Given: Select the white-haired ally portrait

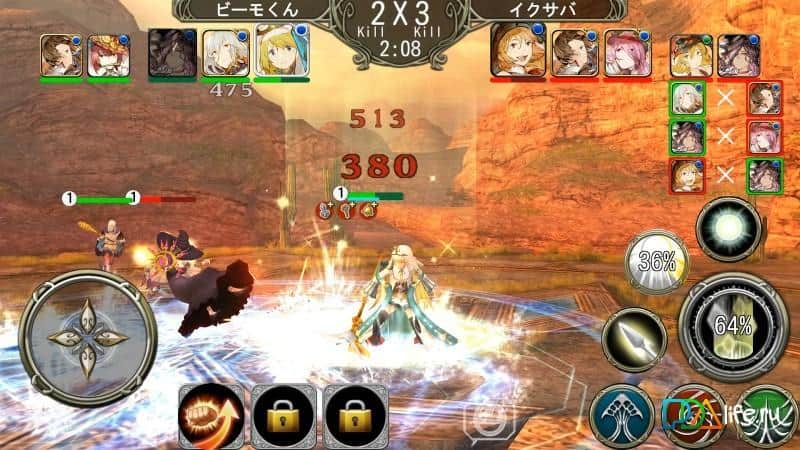Looking at the screenshot, I should pos(224,53).
